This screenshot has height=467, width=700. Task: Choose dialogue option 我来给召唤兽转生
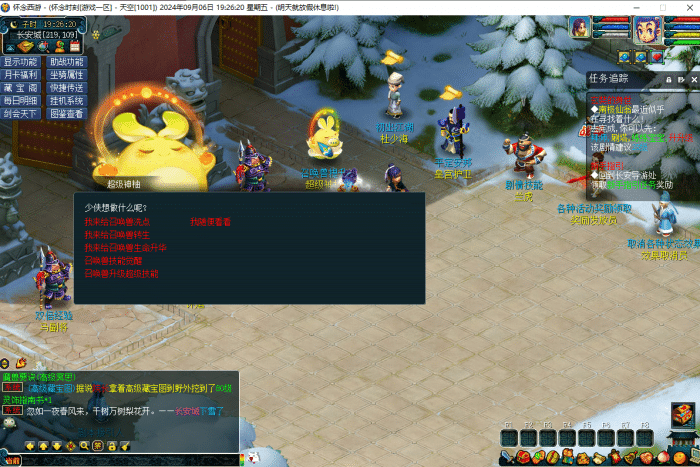click(x=113, y=234)
